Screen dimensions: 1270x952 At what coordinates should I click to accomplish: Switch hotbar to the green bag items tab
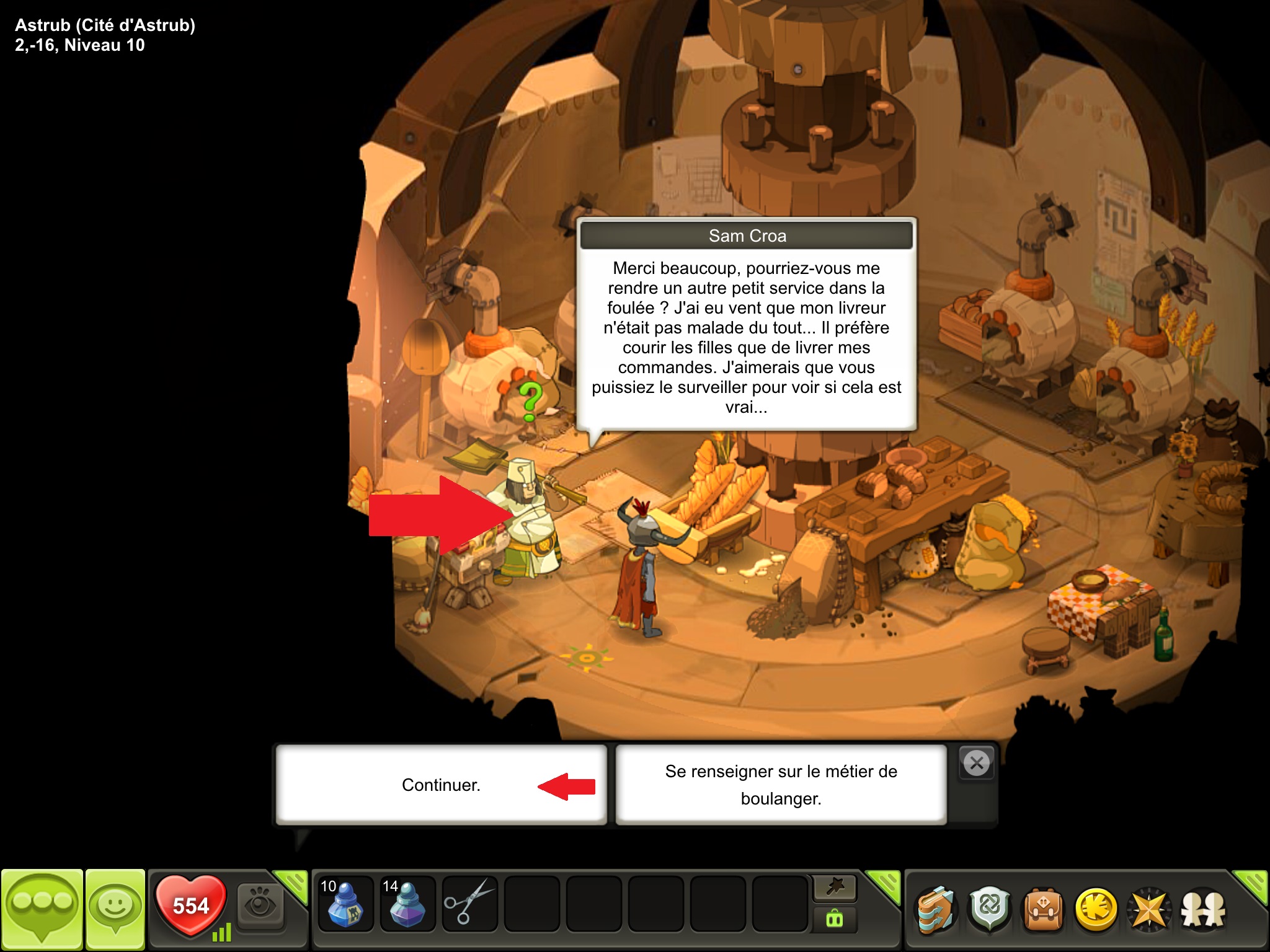coord(835,920)
